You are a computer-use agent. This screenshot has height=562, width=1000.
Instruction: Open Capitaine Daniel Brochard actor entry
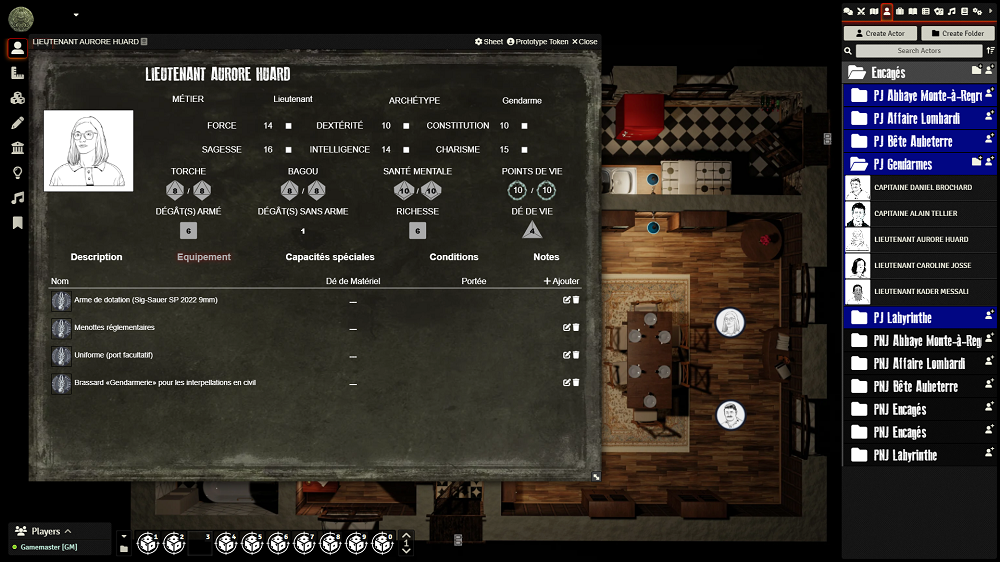coord(922,187)
